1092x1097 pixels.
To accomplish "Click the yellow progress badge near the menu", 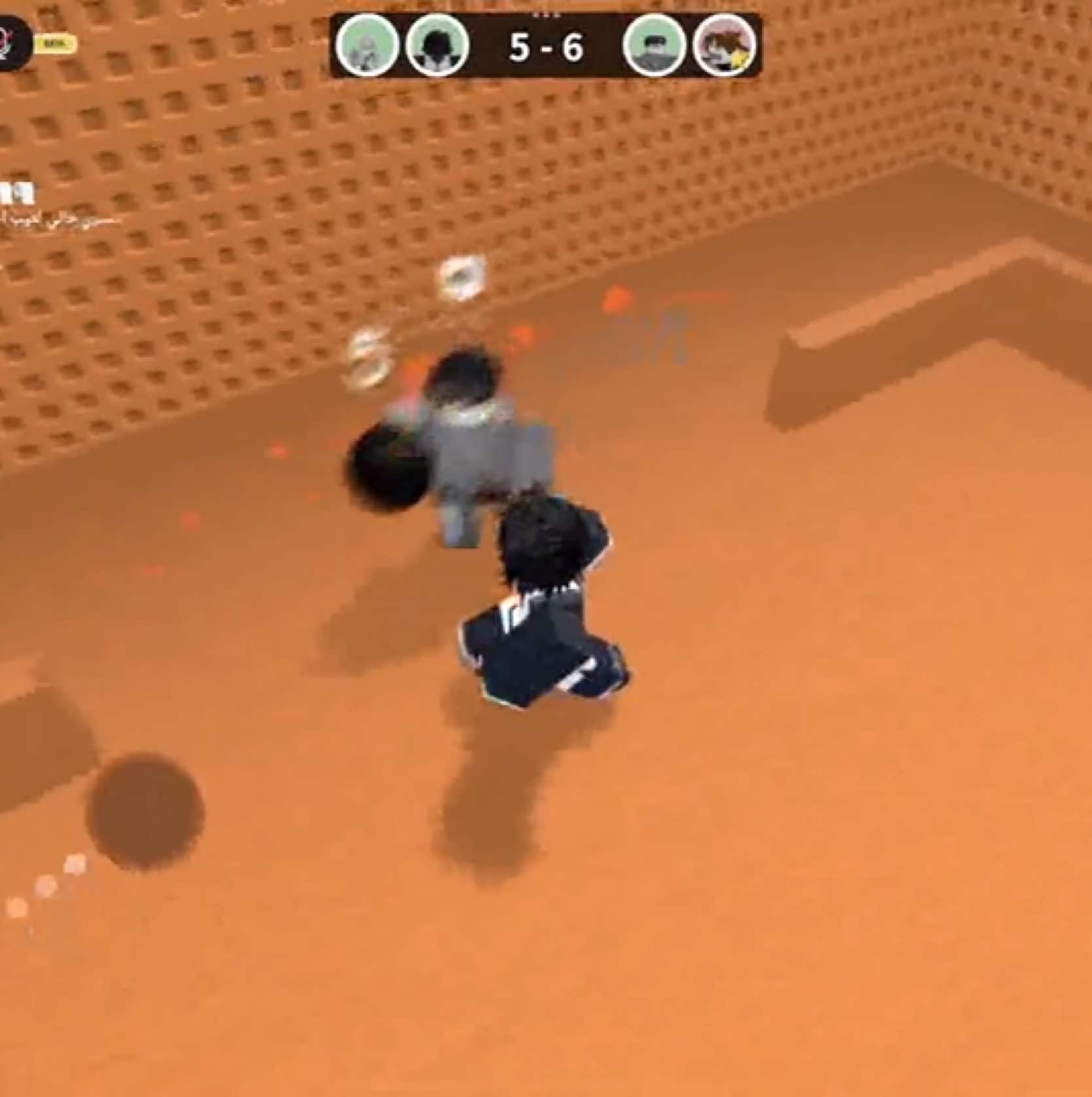I will click(x=56, y=43).
